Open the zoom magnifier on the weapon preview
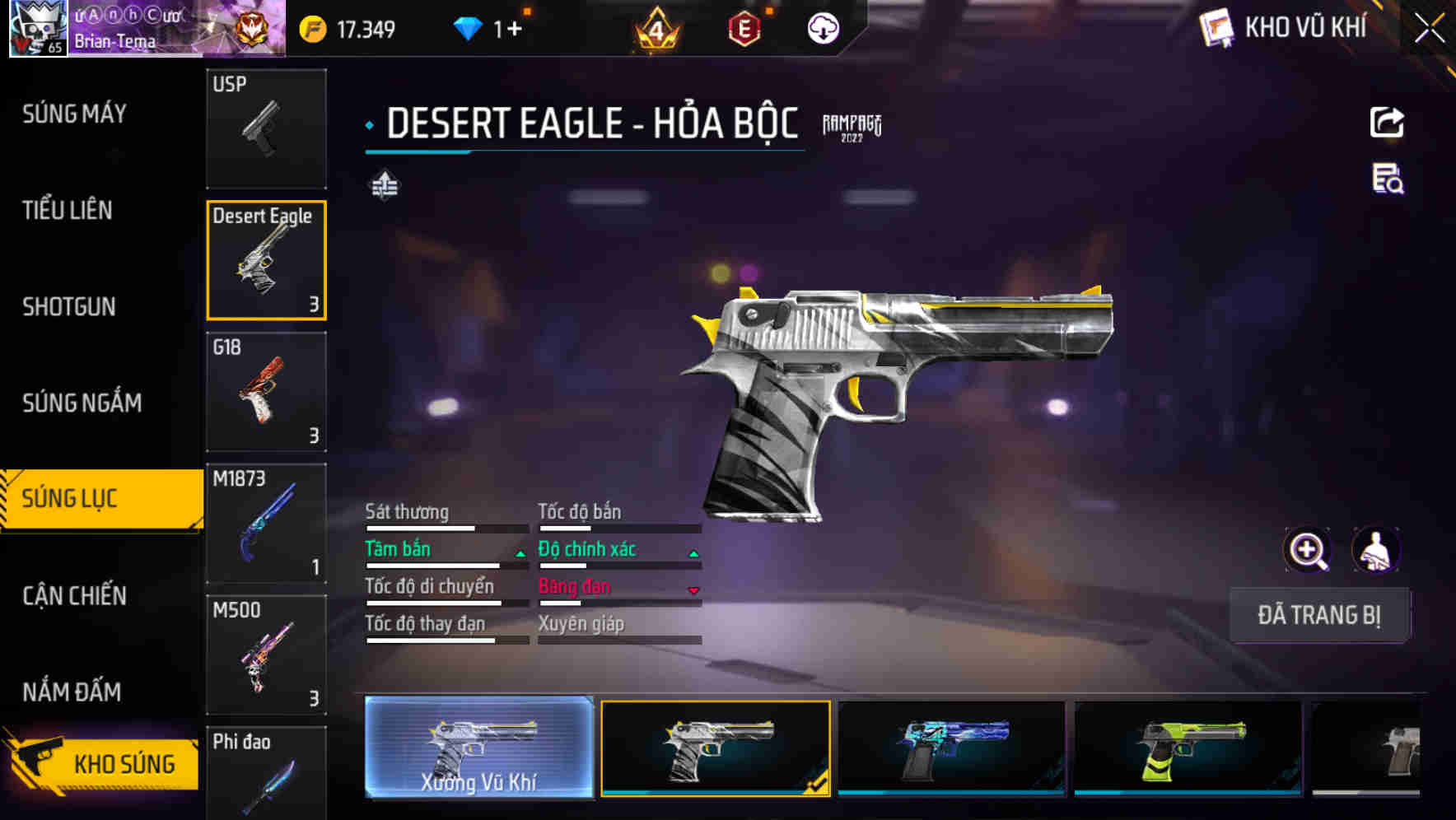Image resolution: width=1456 pixels, height=820 pixels. coord(1307,549)
